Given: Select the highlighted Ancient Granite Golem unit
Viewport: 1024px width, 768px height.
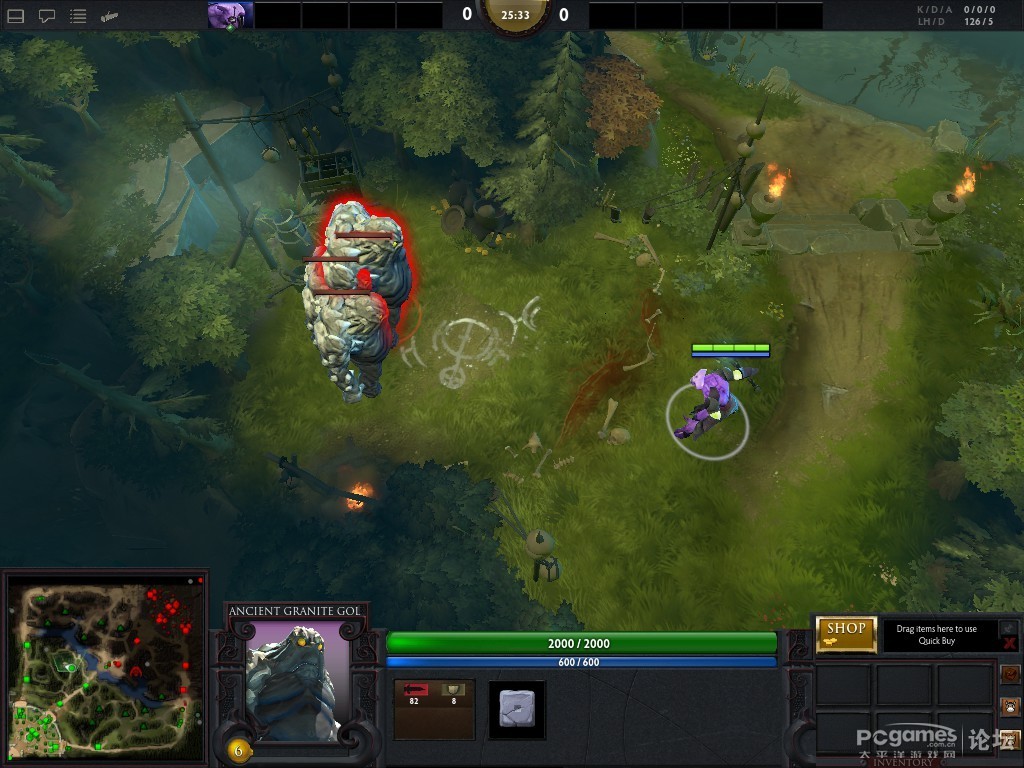Looking at the screenshot, I should 355,295.
